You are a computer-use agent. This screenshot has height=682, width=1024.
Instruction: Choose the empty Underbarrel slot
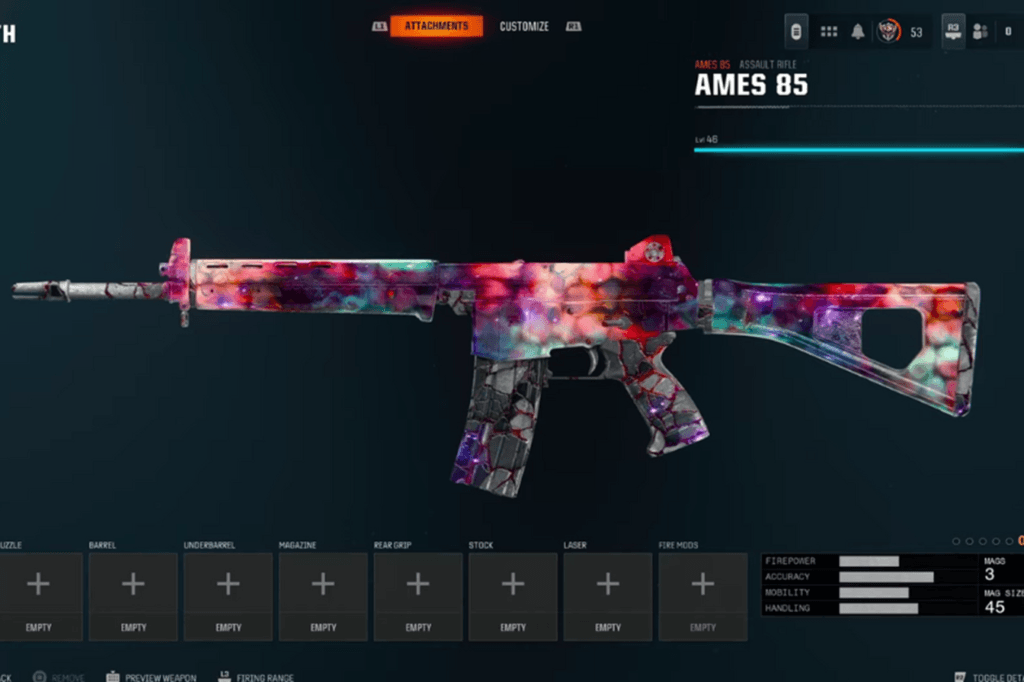coord(228,596)
